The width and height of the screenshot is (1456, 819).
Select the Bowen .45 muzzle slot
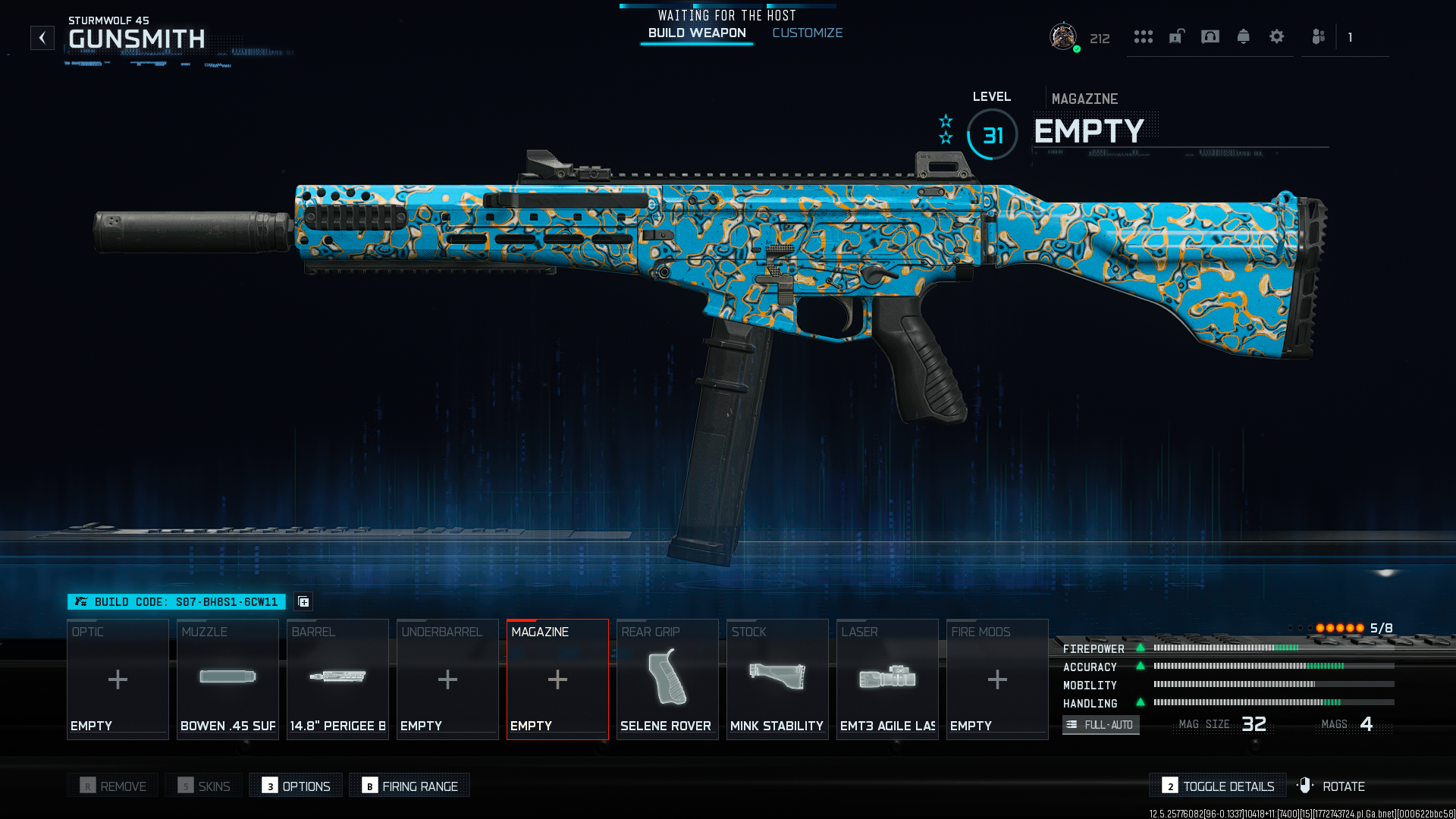coord(227,679)
